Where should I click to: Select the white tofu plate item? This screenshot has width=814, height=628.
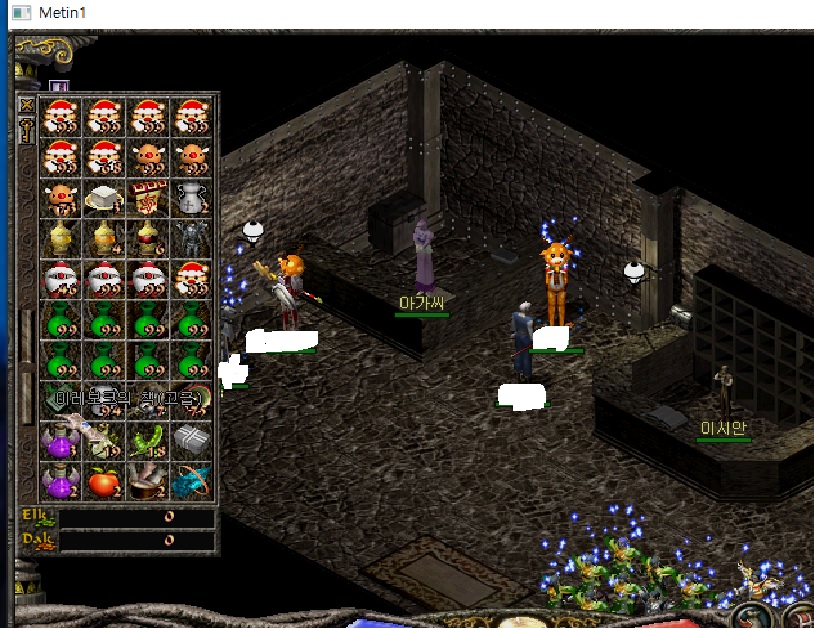pos(104,198)
